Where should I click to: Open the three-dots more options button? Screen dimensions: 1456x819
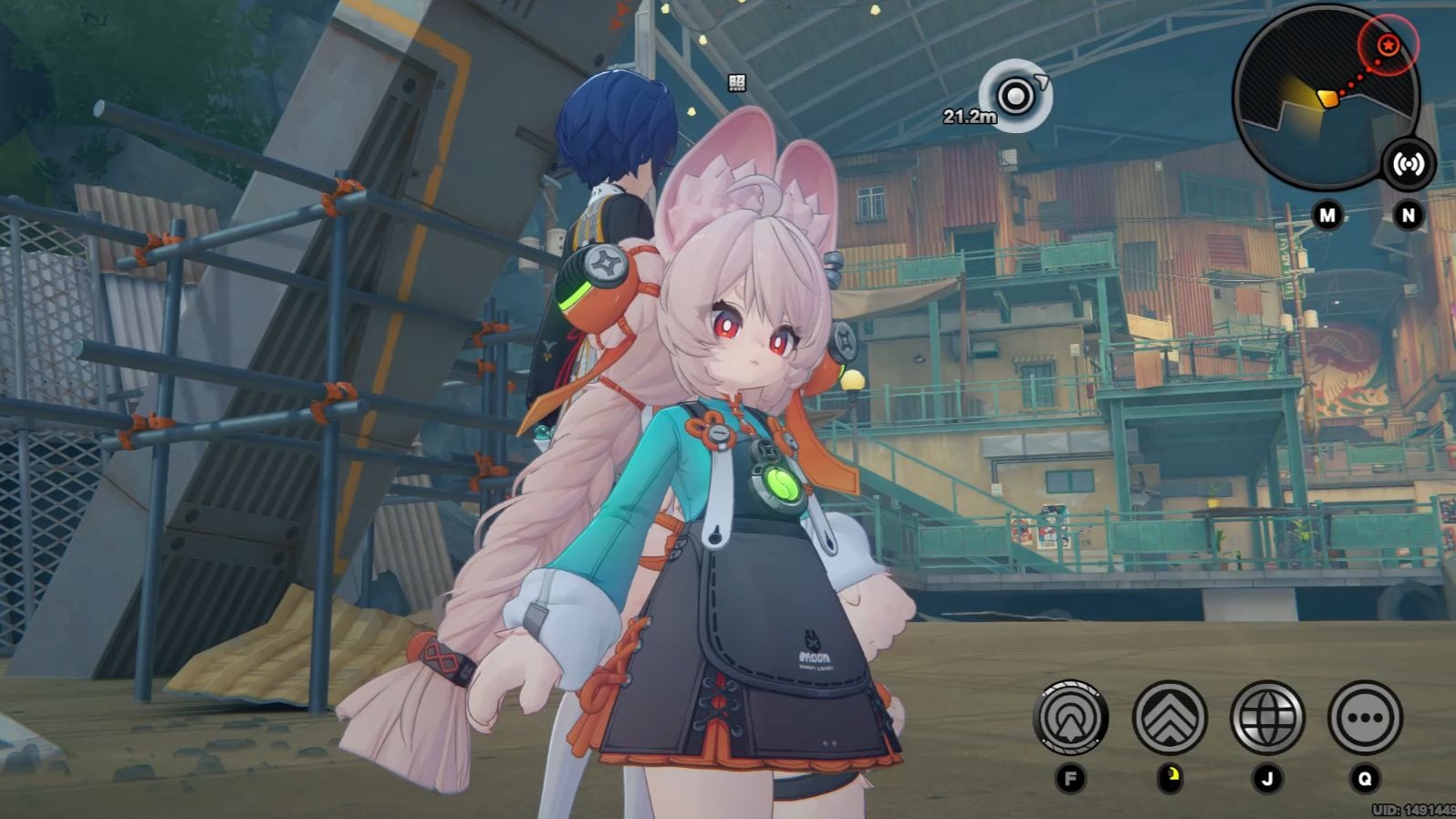1365,718
